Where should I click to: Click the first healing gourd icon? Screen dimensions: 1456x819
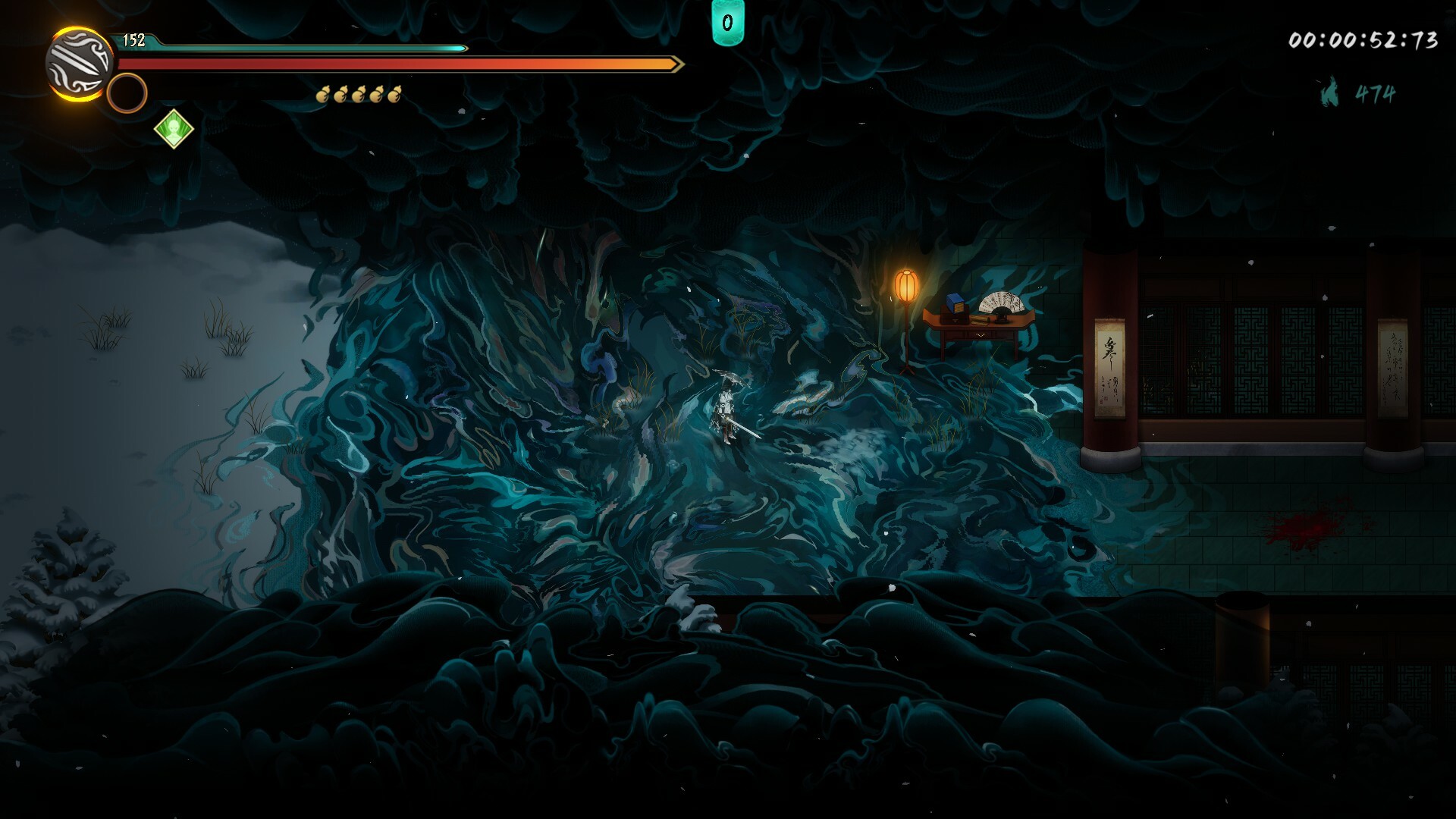tap(323, 95)
